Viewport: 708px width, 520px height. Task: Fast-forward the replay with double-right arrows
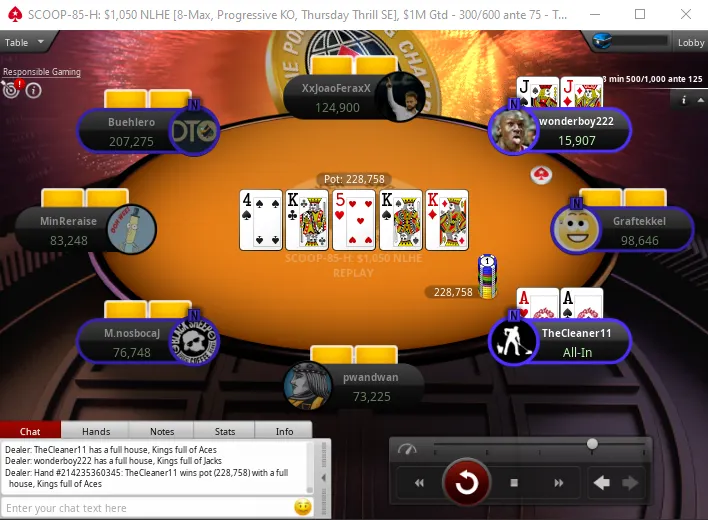pos(557,483)
